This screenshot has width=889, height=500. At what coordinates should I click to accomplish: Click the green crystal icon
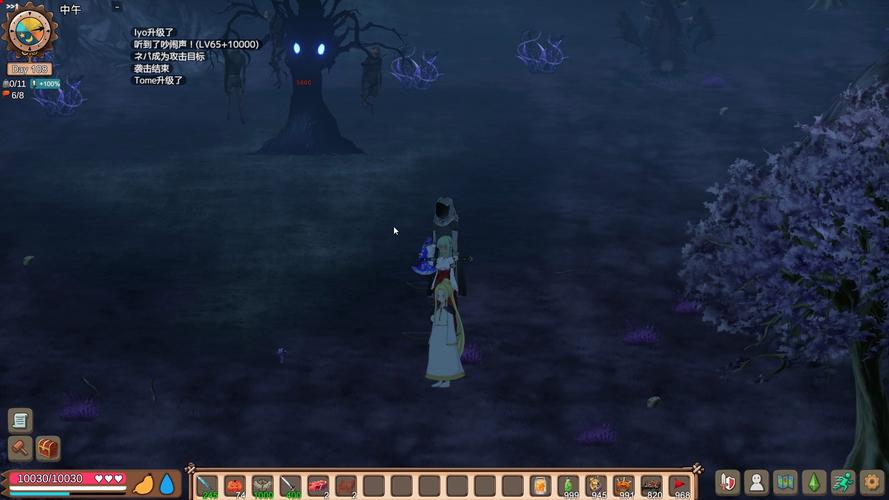click(x=814, y=482)
